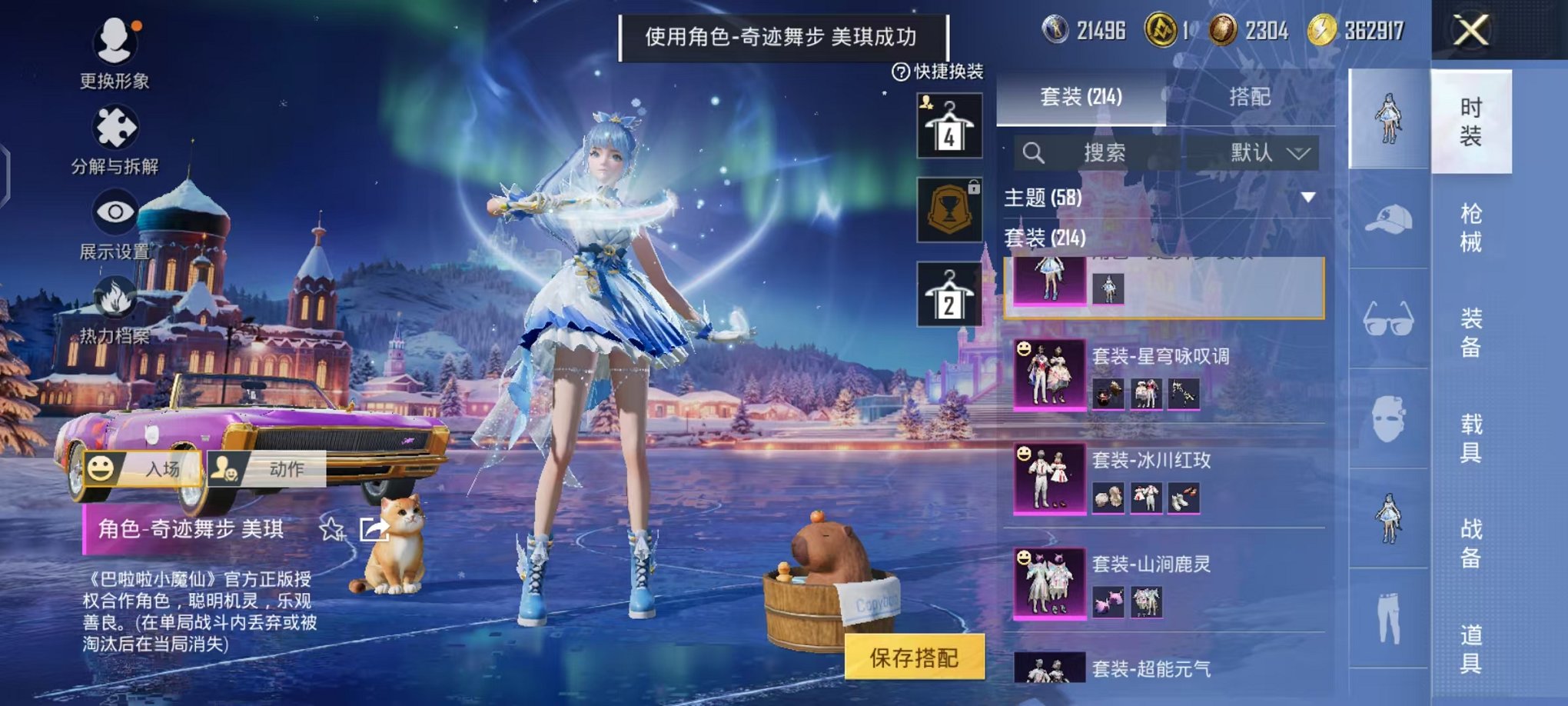This screenshot has height=706, width=1568.
Task: Open 展示设置 via the eye icon
Action: click(x=115, y=211)
